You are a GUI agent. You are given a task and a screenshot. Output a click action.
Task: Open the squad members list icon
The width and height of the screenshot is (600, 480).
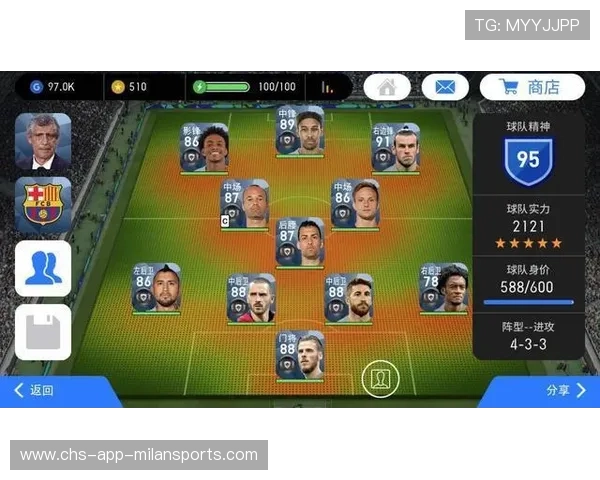point(43,268)
